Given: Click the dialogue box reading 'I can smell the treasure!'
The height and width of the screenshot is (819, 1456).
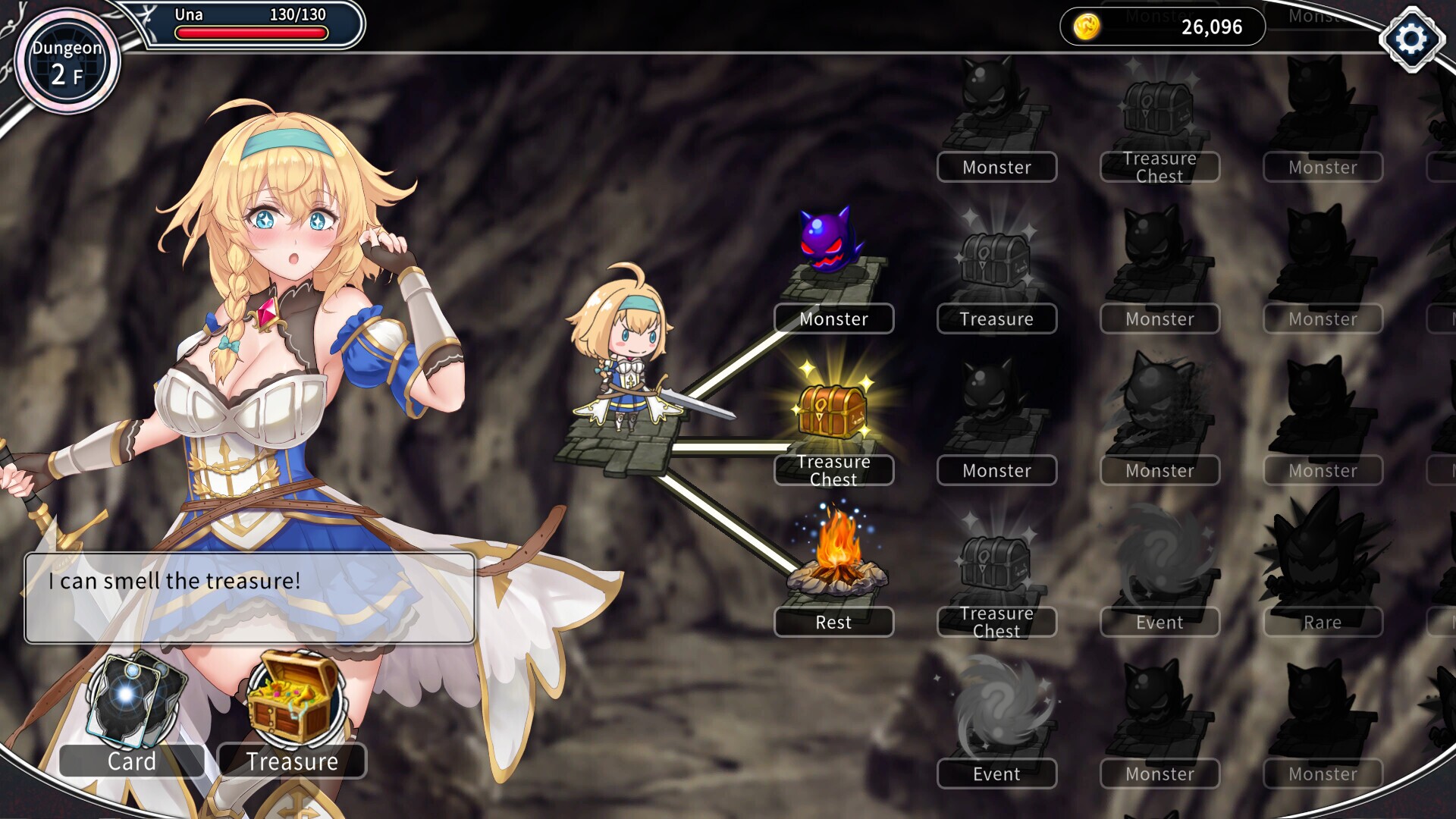Looking at the screenshot, I should click(x=250, y=597).
